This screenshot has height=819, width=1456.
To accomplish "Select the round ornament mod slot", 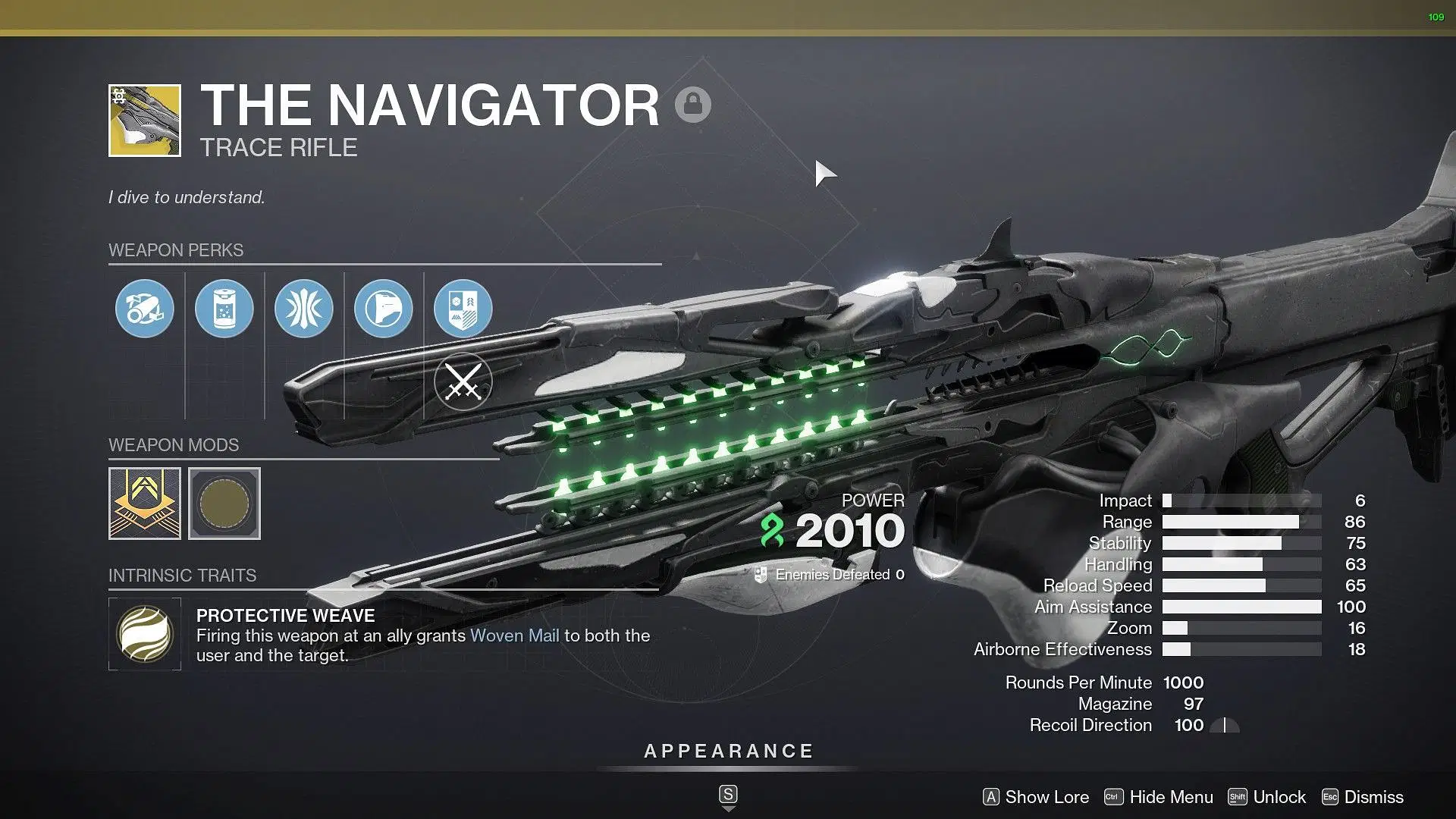I will coord(224,504).
